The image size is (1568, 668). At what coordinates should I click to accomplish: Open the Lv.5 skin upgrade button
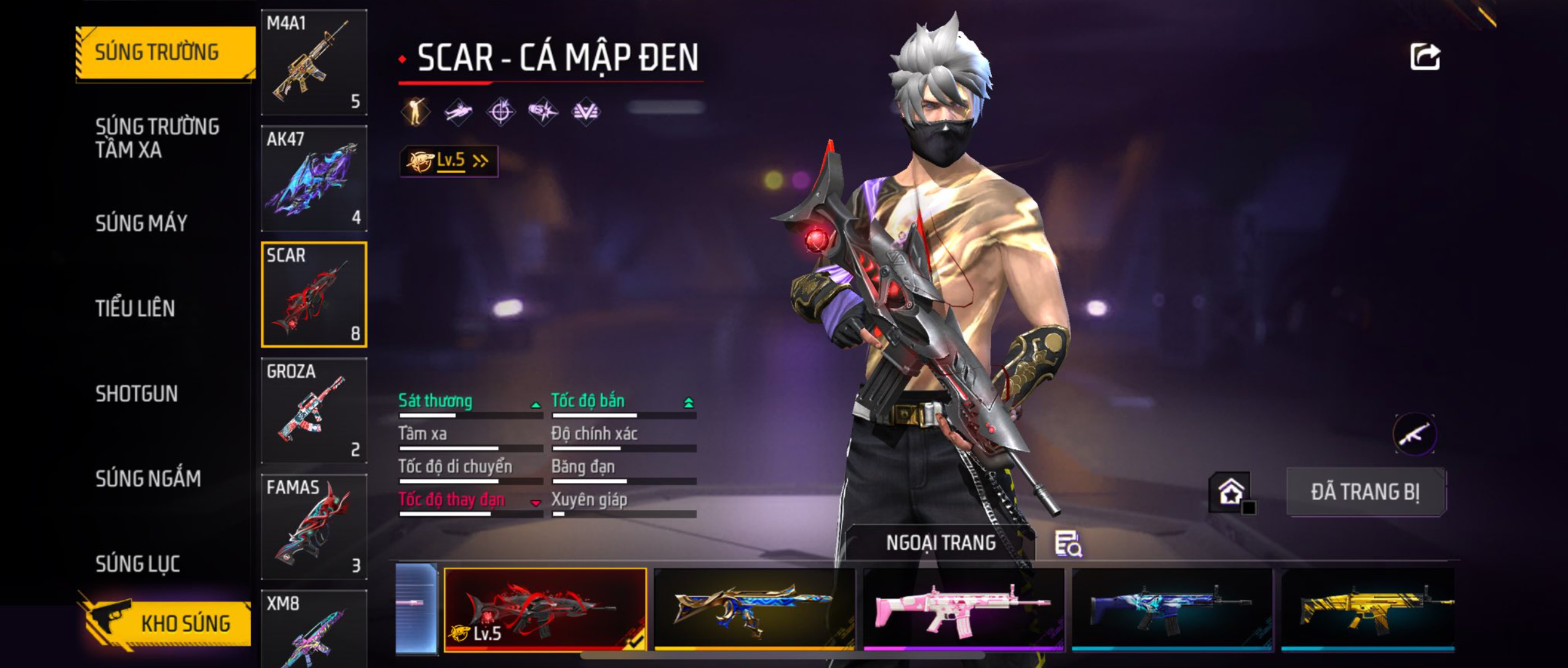coord(449,161)
